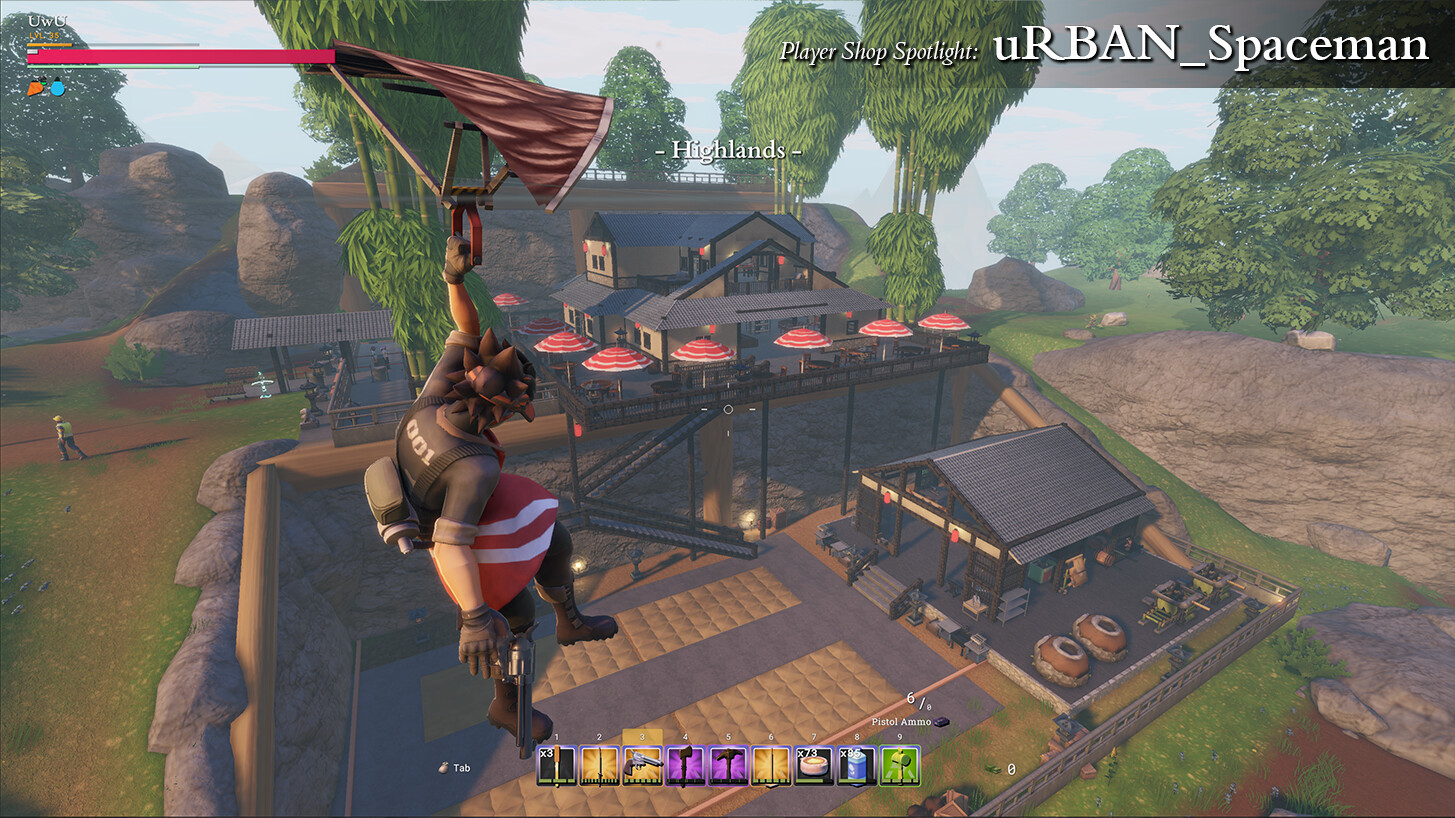Choose the orange stick item stack of 3
This screenshot has height=818, width=1455.
(556, 766)
